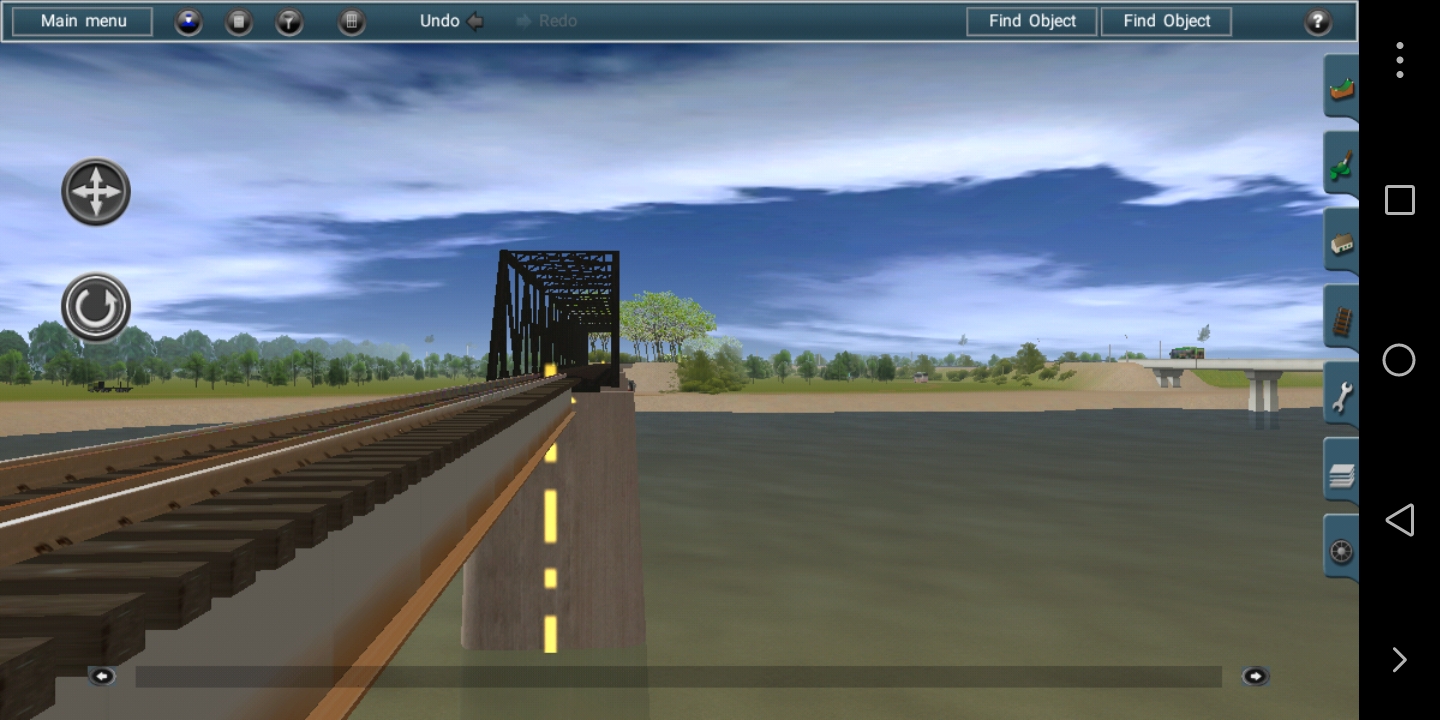This screenshot has height=720, width=1440.
Task: Click the camera rotate control
Action: pyautogui.click(x=94, y=307)
